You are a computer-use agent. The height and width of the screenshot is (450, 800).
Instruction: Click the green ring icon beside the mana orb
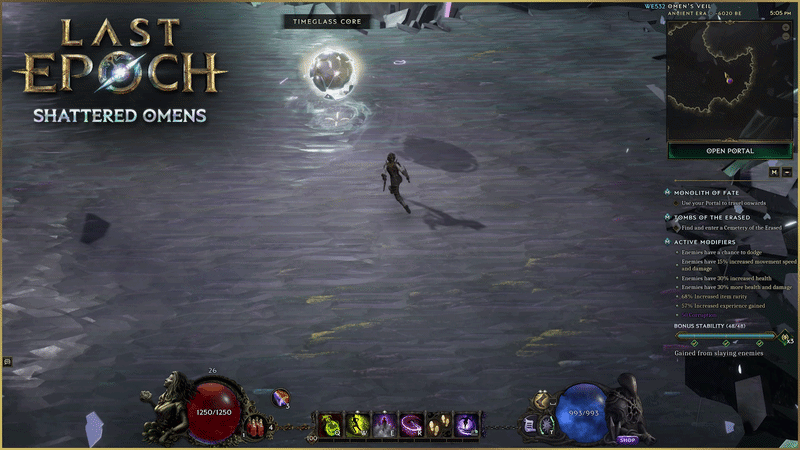click(x=547, y=425)
